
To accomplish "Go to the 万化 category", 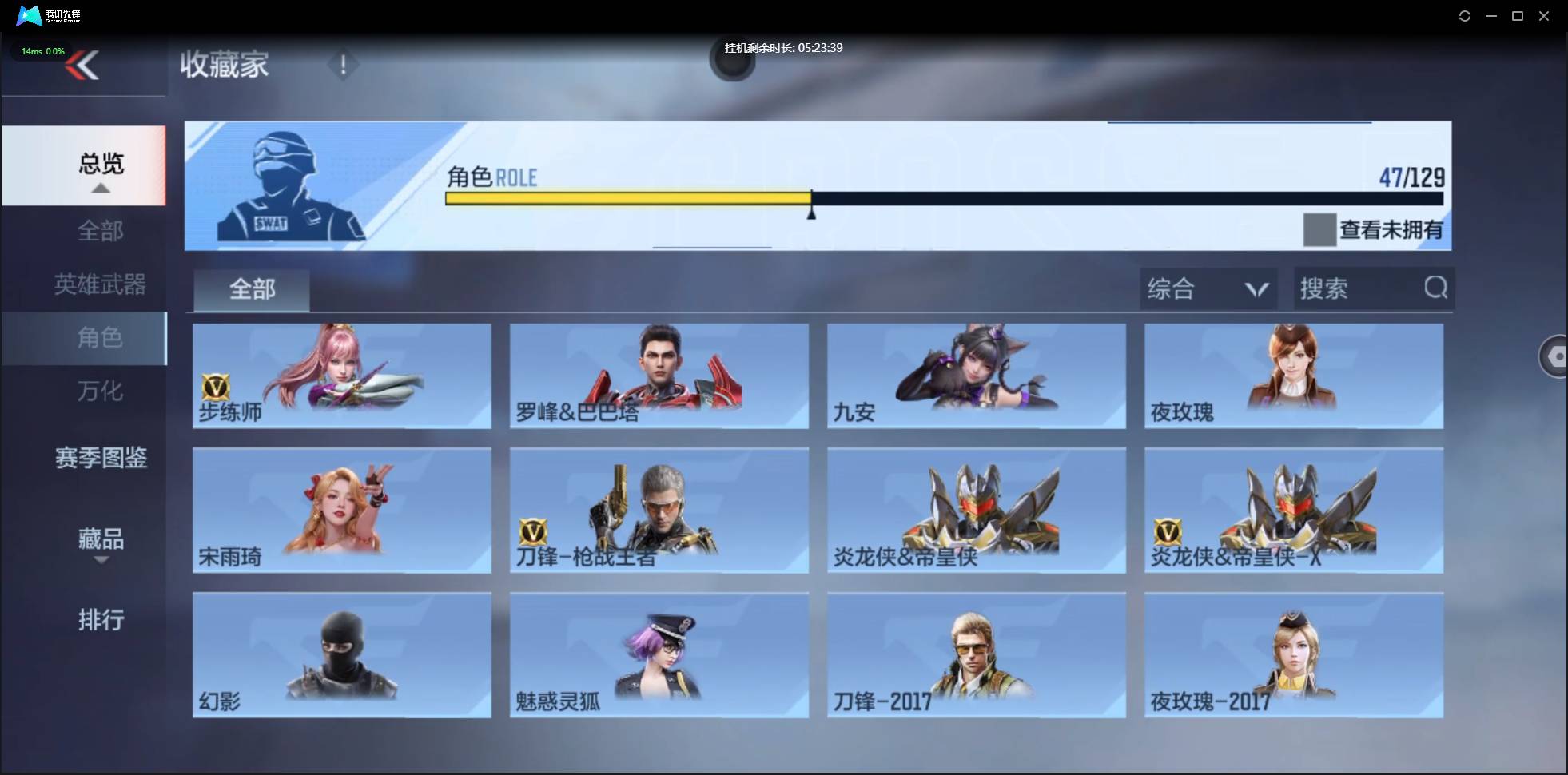I will (100, 391).
